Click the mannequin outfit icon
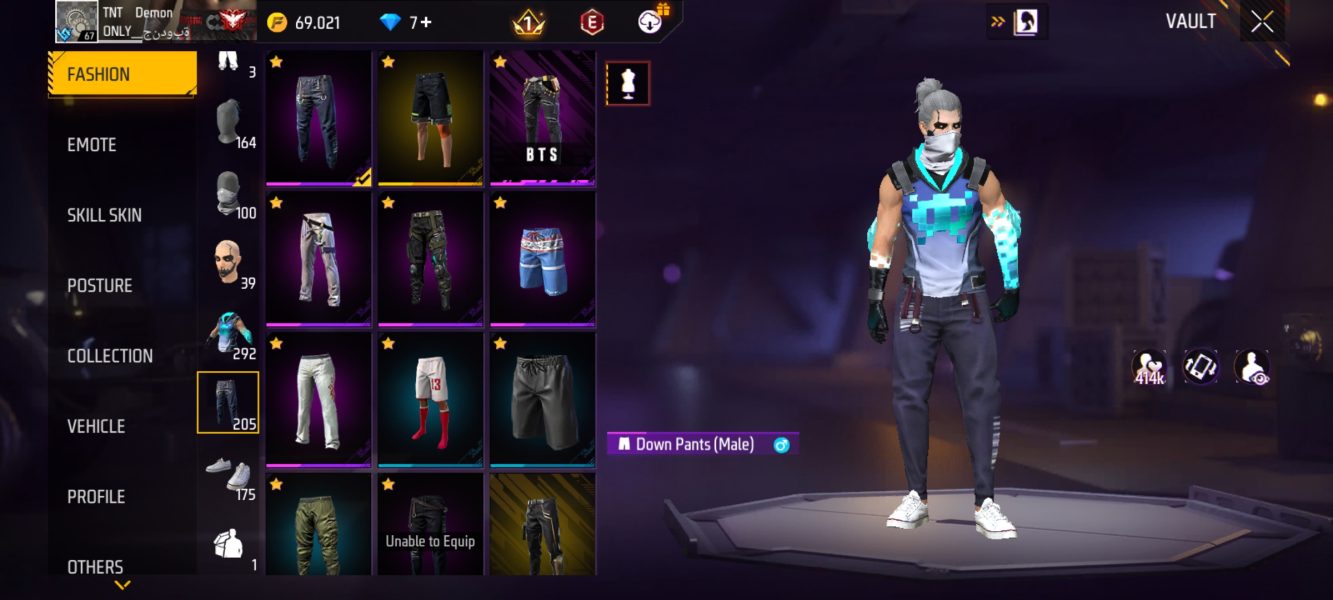The width and height of the screenshot is (1333, 600). [628, 84]
